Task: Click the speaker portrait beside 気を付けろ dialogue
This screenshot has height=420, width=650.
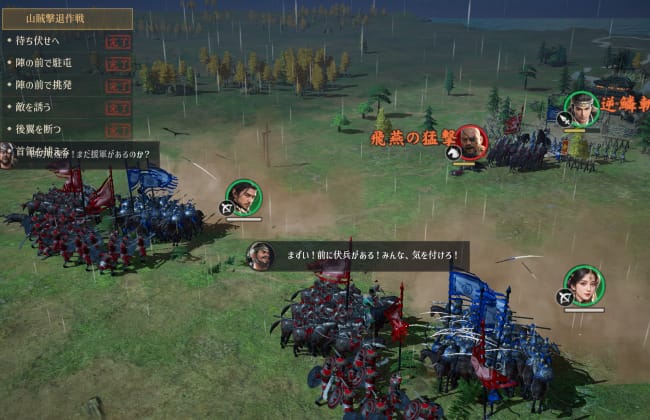Action: [x=260, y=256]
